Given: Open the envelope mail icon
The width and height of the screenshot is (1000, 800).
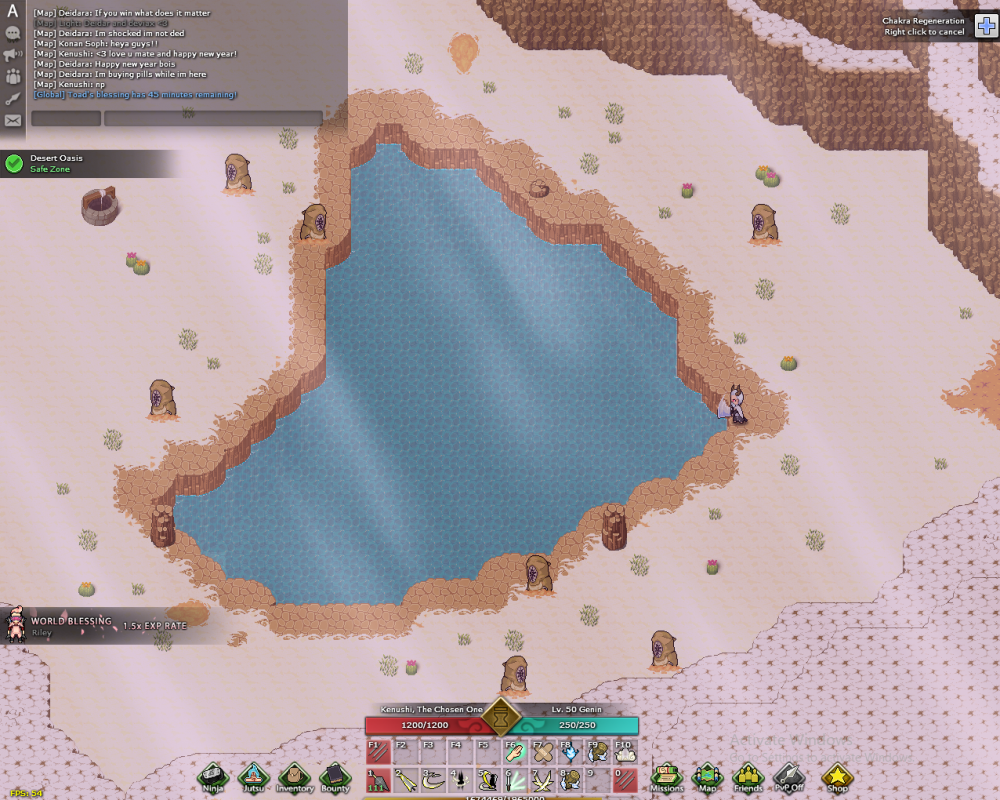Looking at the screenshot, I should tap(13, 120).
